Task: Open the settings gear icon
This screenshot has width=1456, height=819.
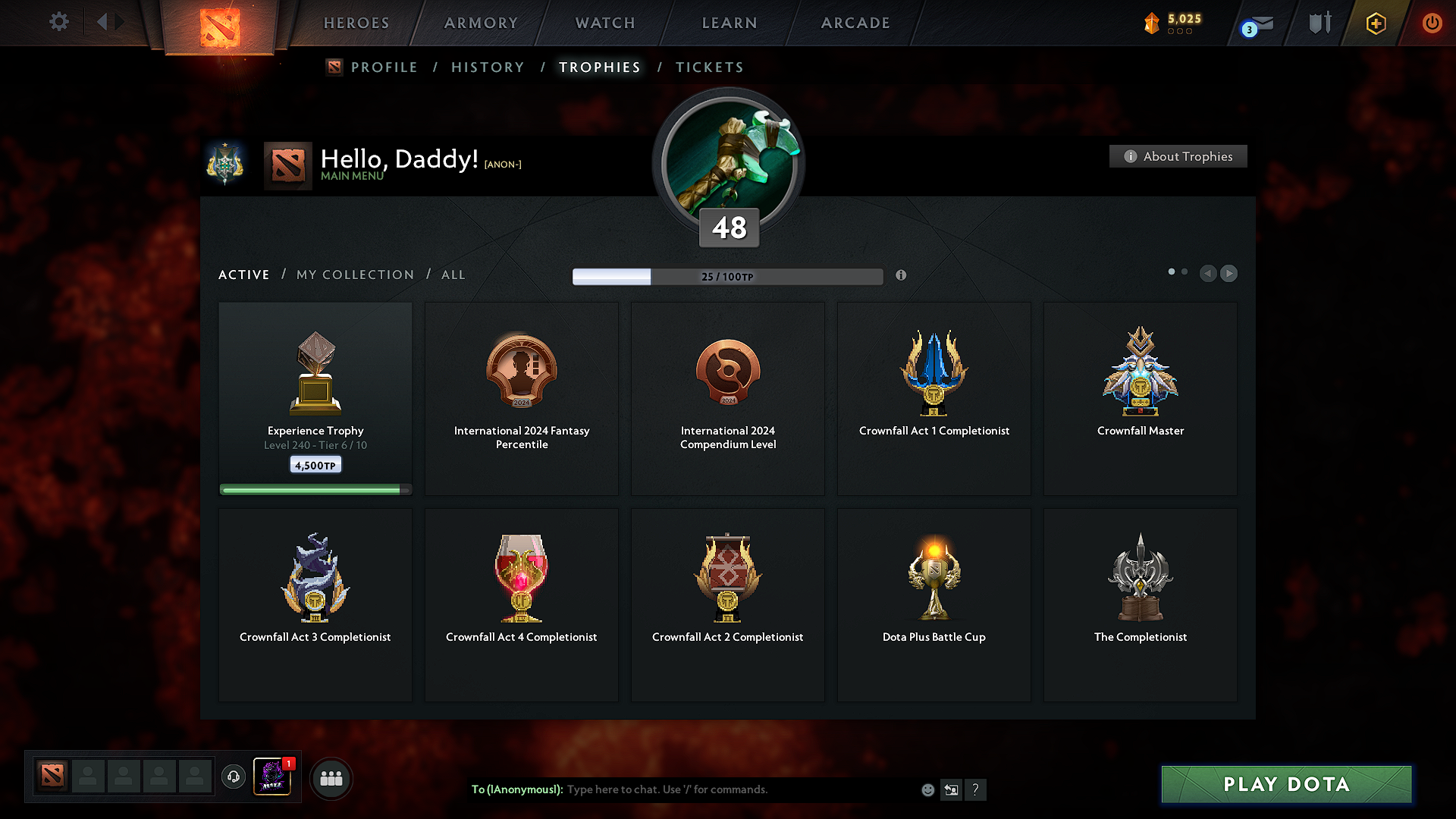Action: click(x=58, y=22)
